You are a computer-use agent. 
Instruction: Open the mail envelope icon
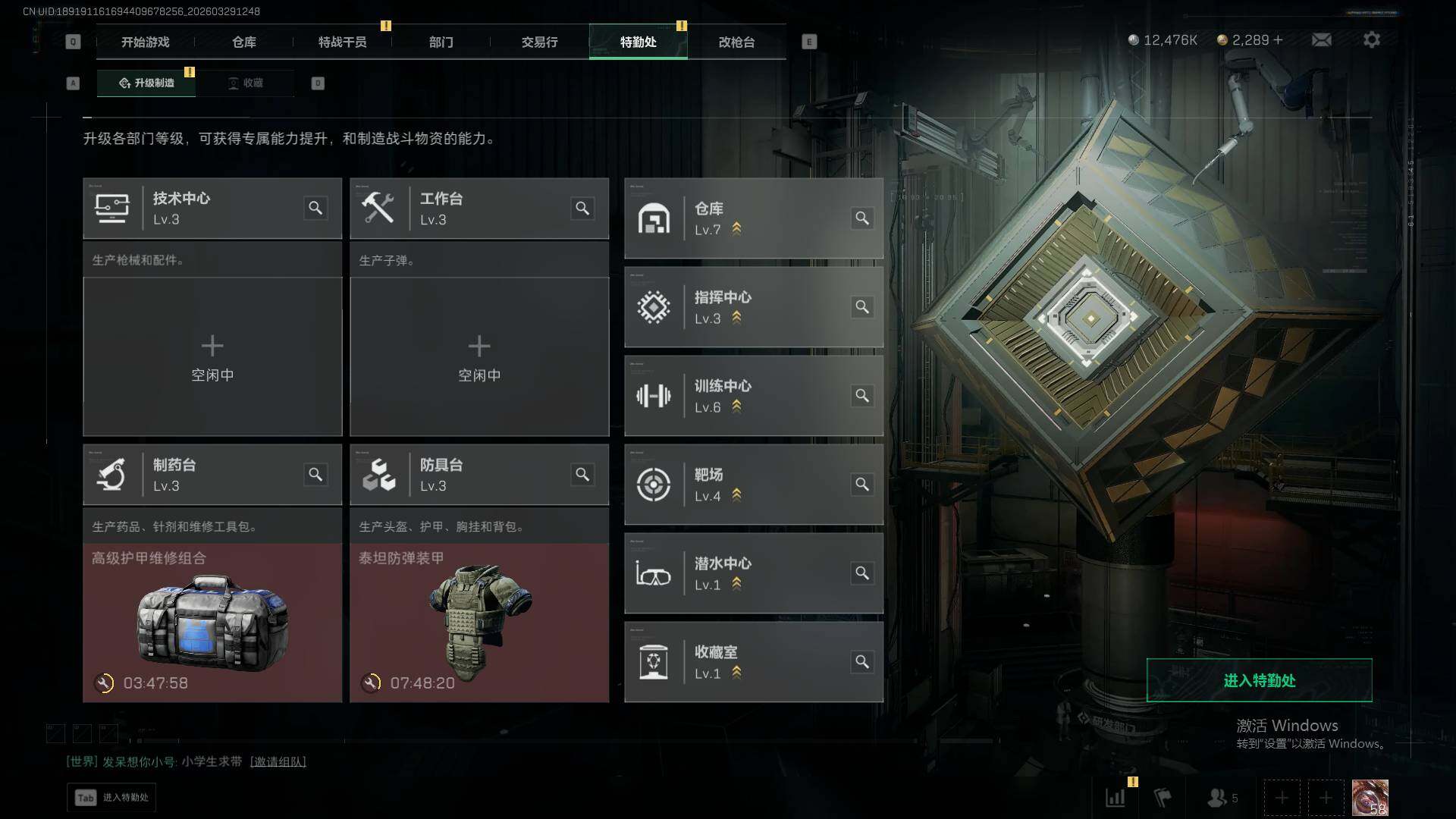[1321, 39]
